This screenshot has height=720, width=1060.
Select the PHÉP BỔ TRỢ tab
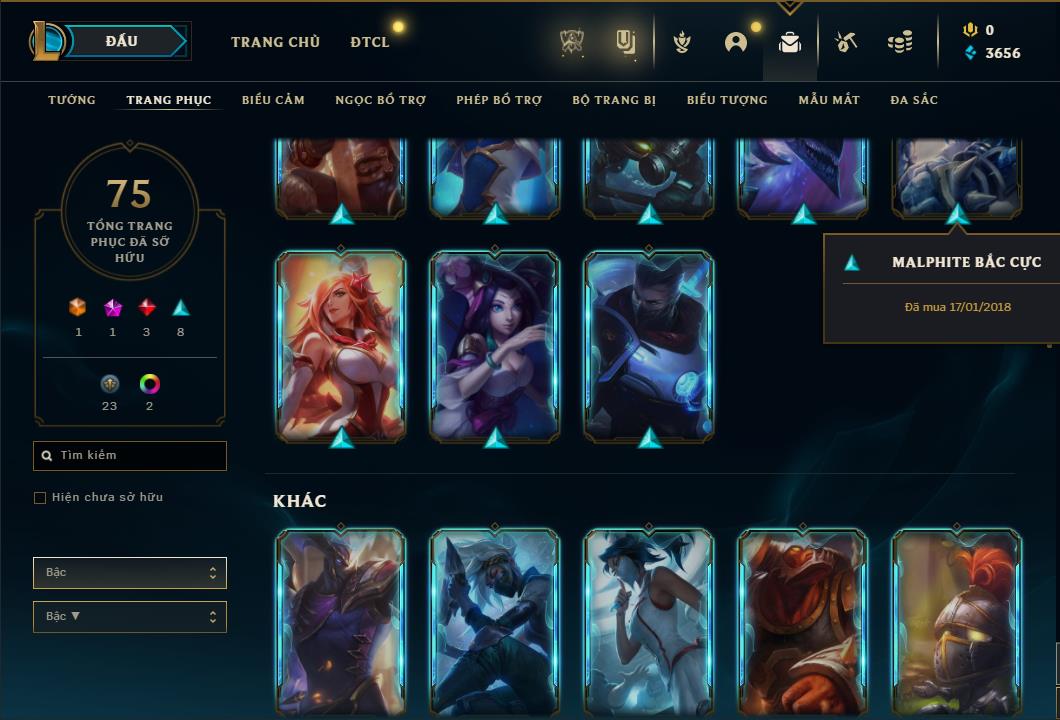(499, 100)
